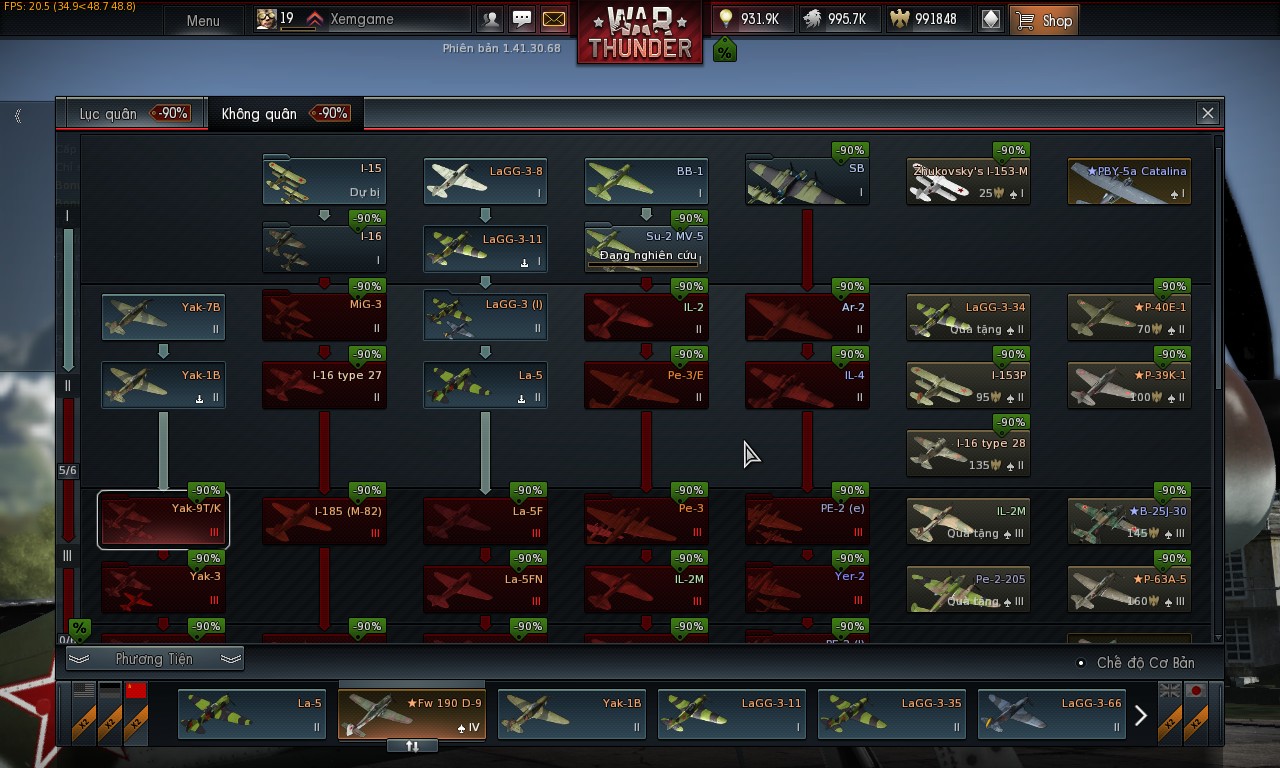Open the mail envelope icon
Image resolution: width=1280 pixels, height=768 pixels.
pos(553,18)
